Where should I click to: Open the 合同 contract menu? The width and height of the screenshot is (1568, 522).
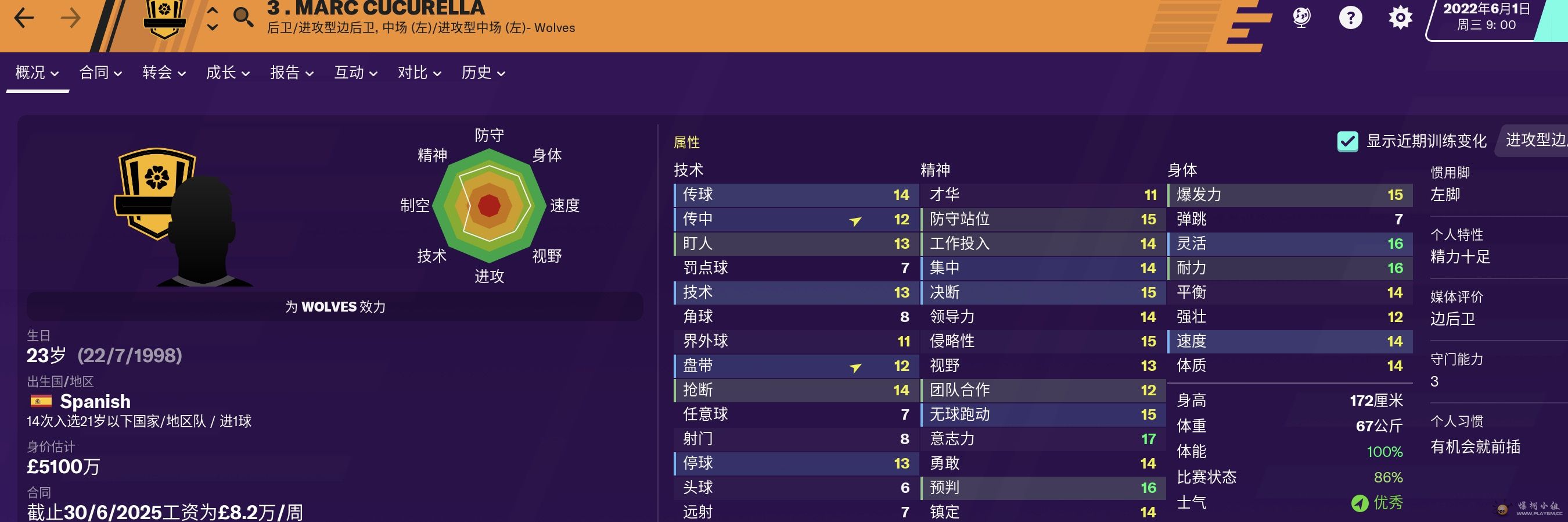[100, 73]
